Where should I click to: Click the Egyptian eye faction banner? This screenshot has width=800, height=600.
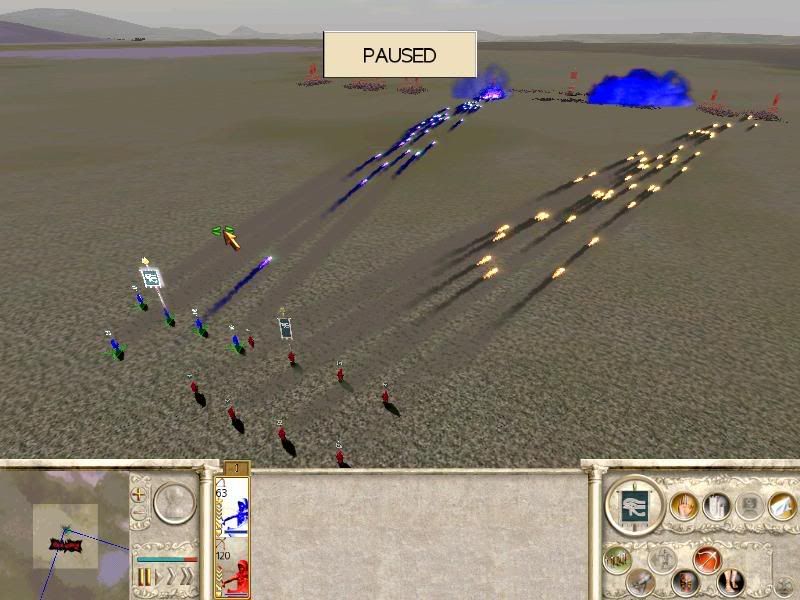point(634,503)
